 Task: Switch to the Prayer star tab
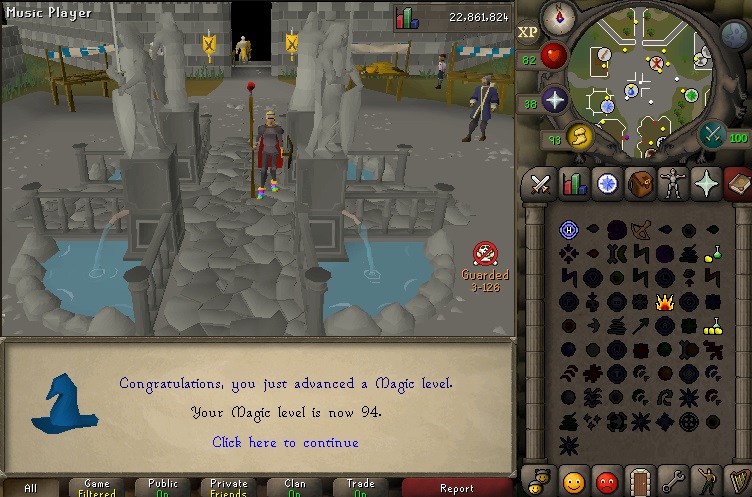click(x=706, y=184)
